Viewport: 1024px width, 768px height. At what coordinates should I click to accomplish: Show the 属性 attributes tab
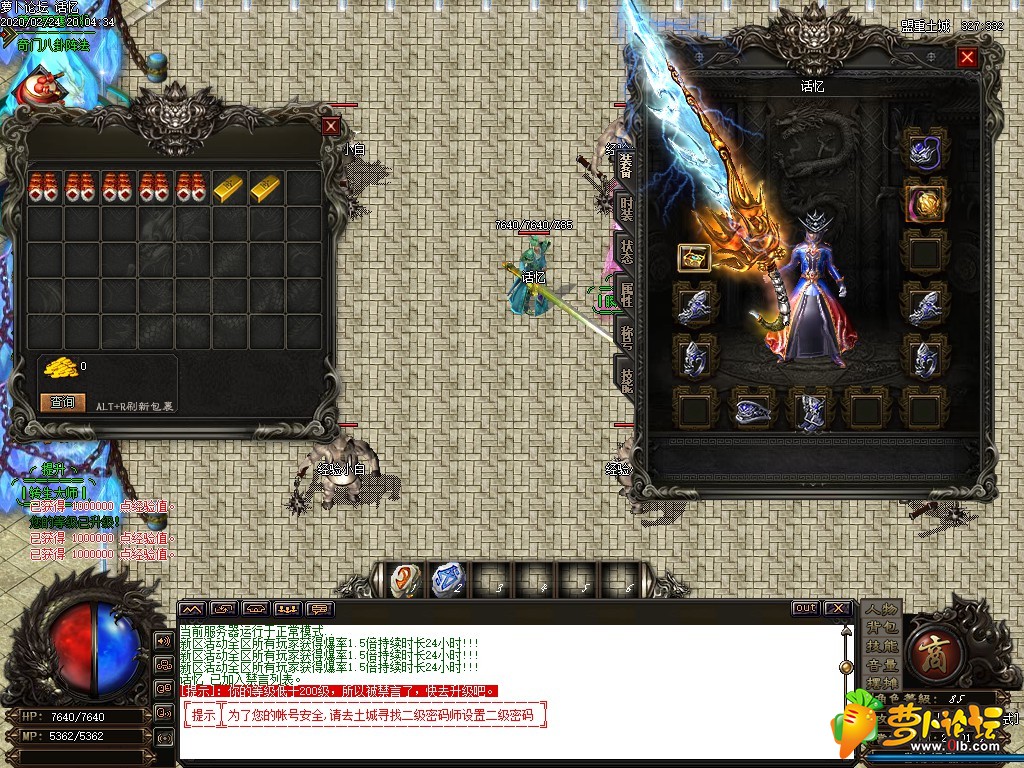[626, 294]
